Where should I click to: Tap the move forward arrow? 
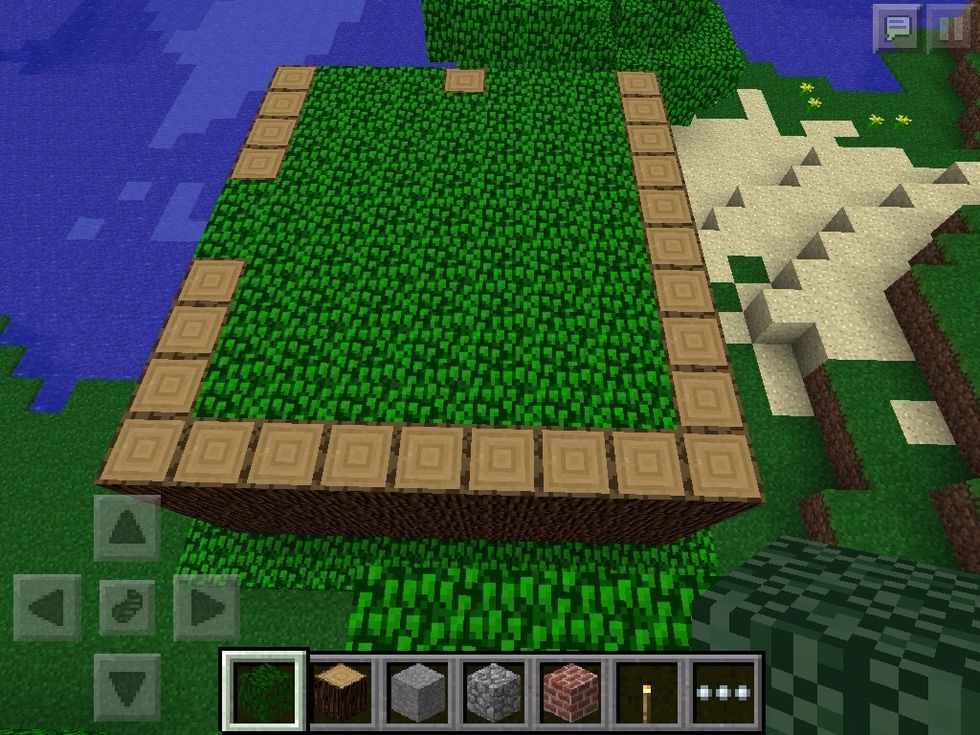click(127, 527)
